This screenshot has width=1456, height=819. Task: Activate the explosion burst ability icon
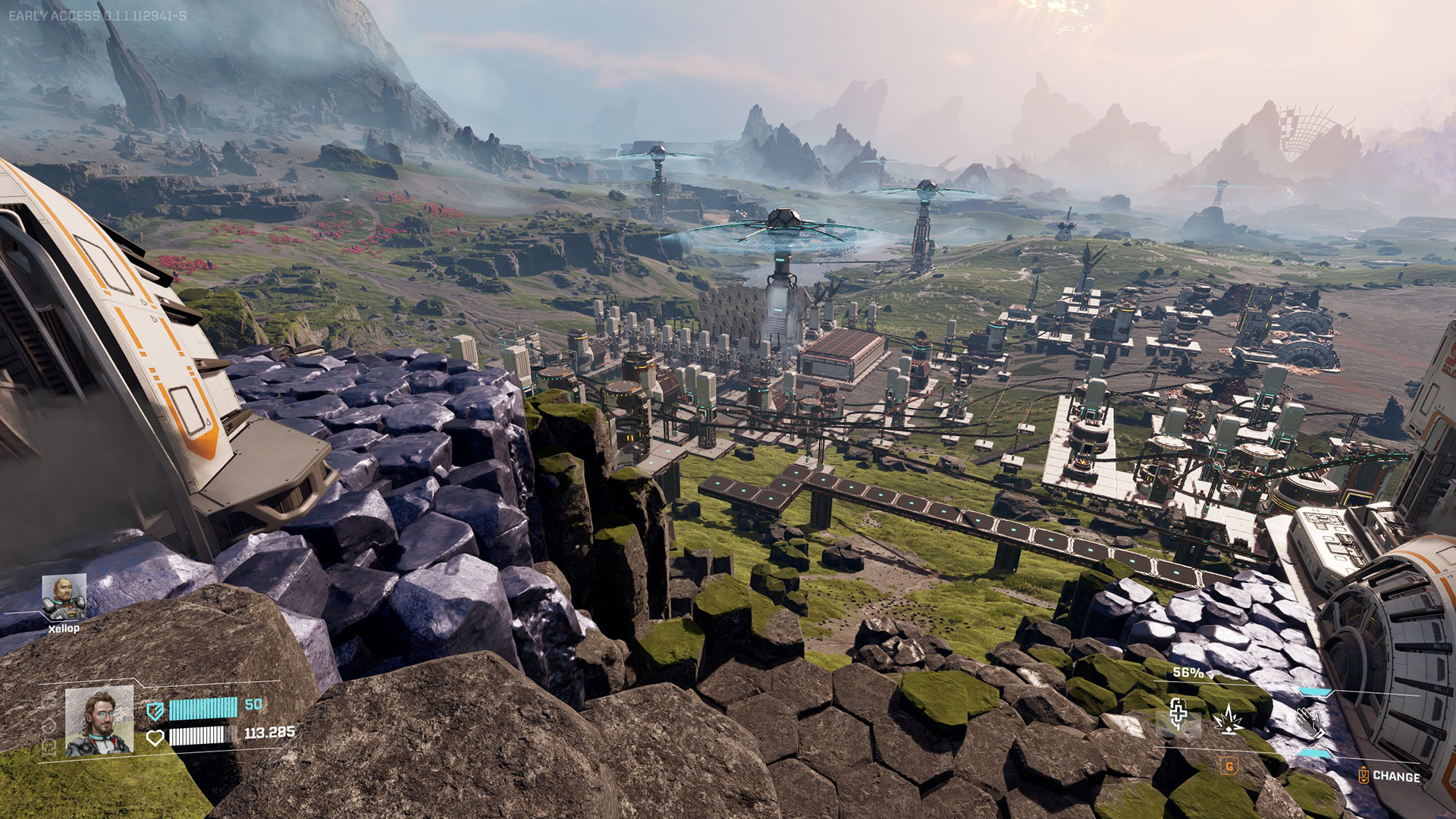(1228, 718)
